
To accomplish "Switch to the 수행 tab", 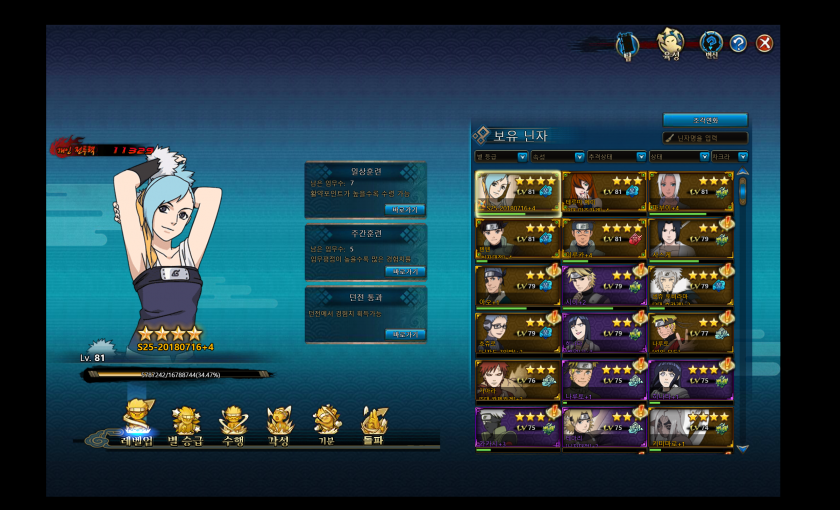I will pos(233,424).
